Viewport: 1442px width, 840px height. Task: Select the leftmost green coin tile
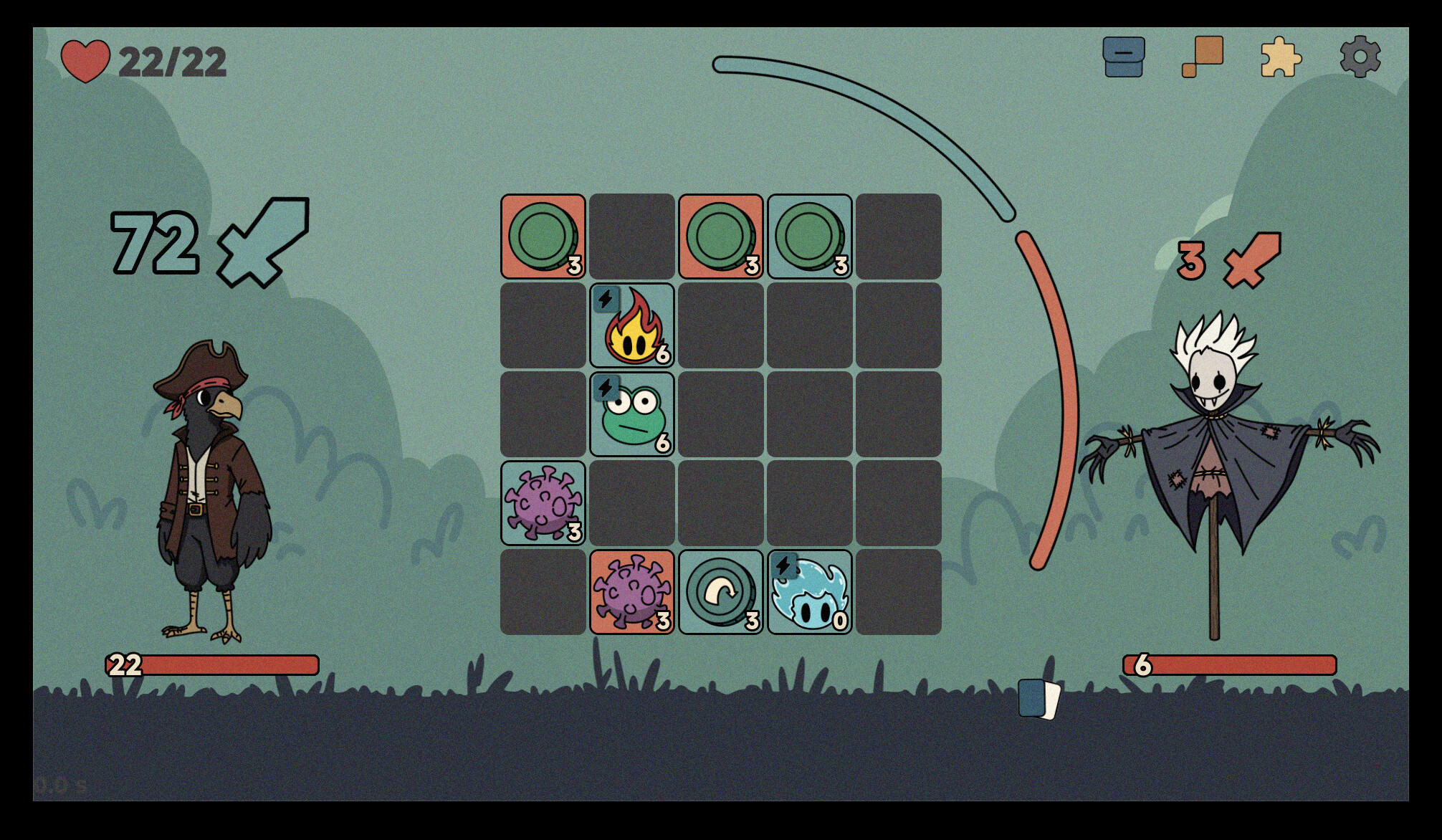coord(542,236)
